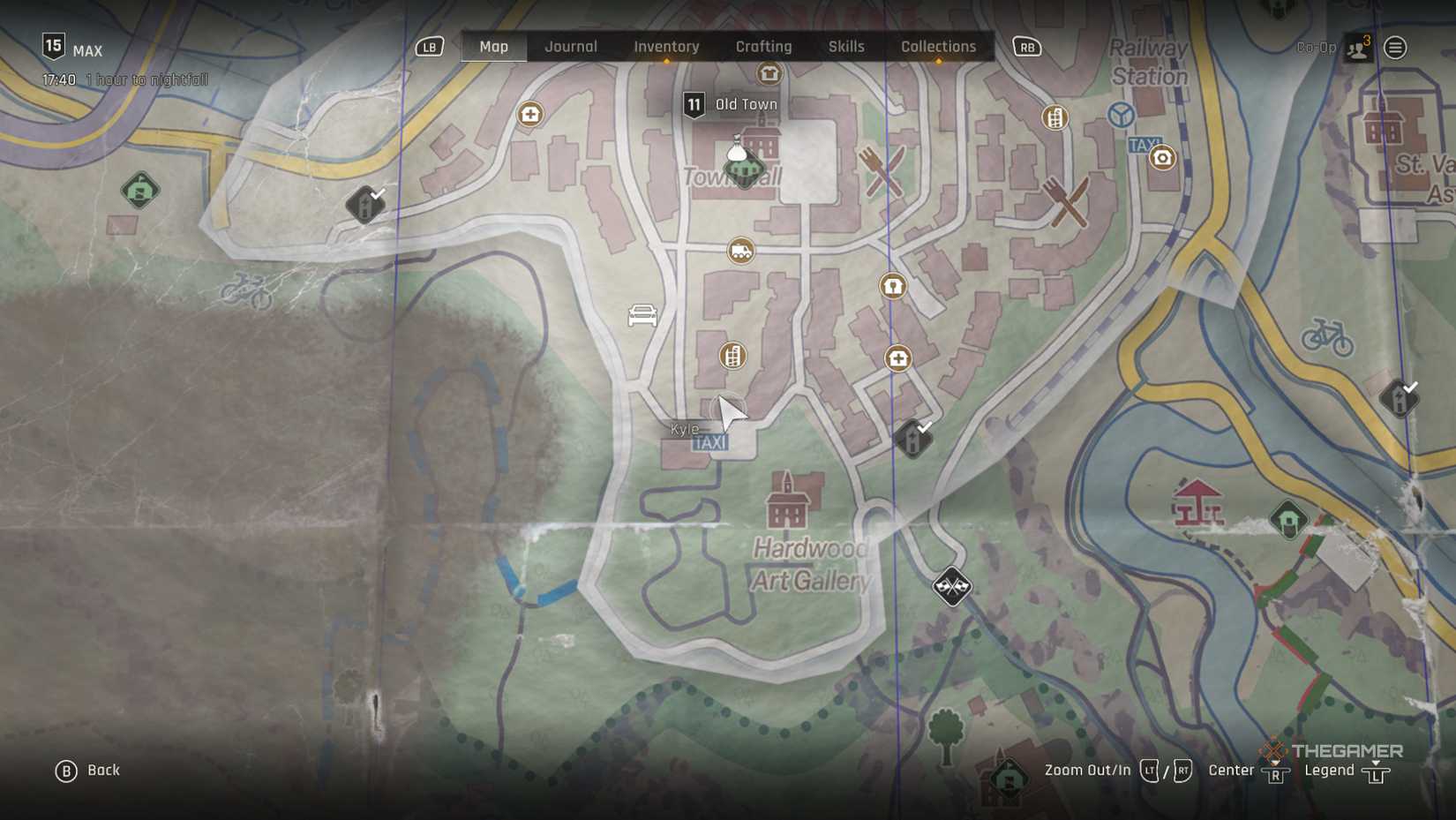Go to the Crafting tab

763,47
